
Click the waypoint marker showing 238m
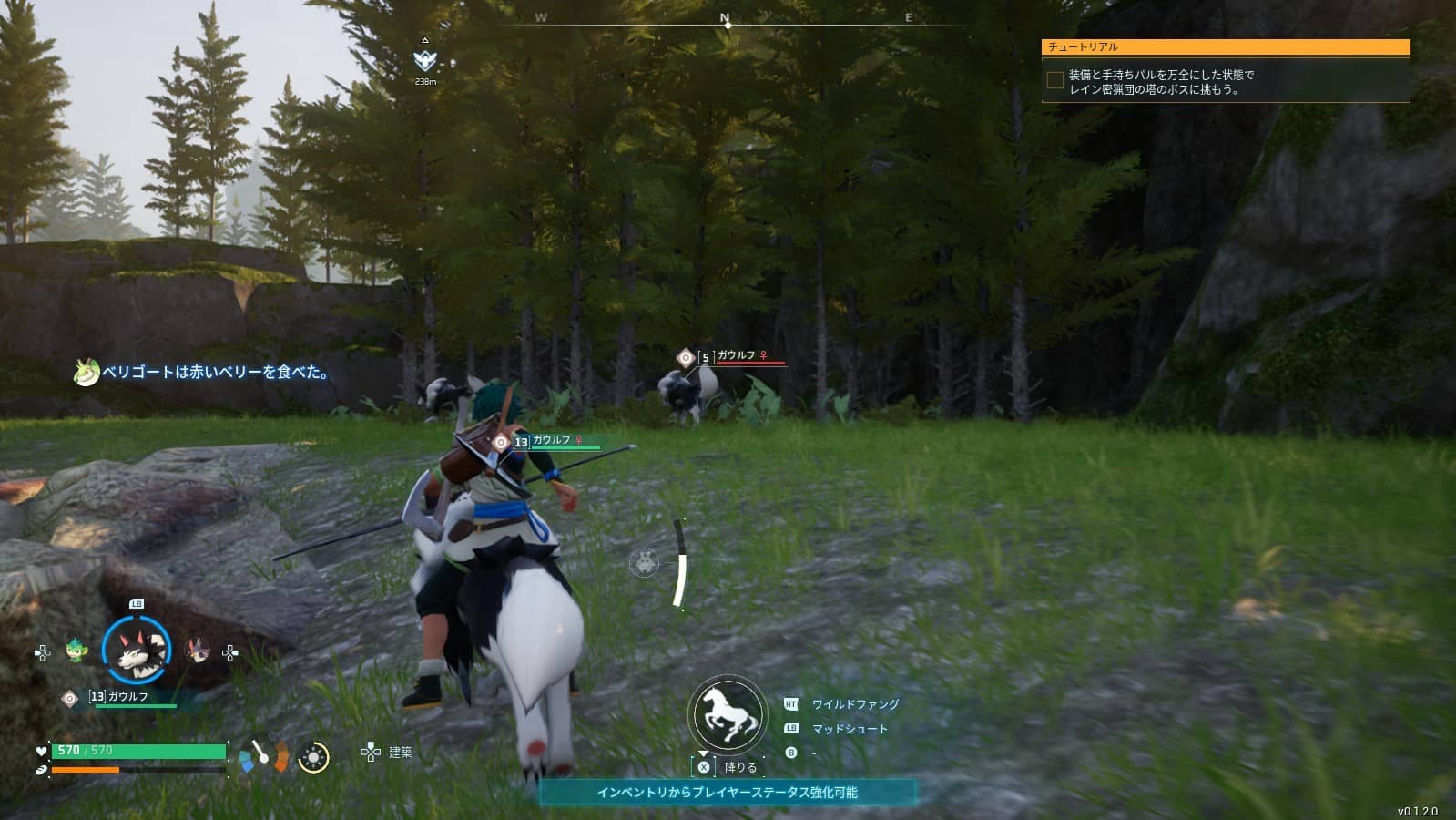(424, 61)
